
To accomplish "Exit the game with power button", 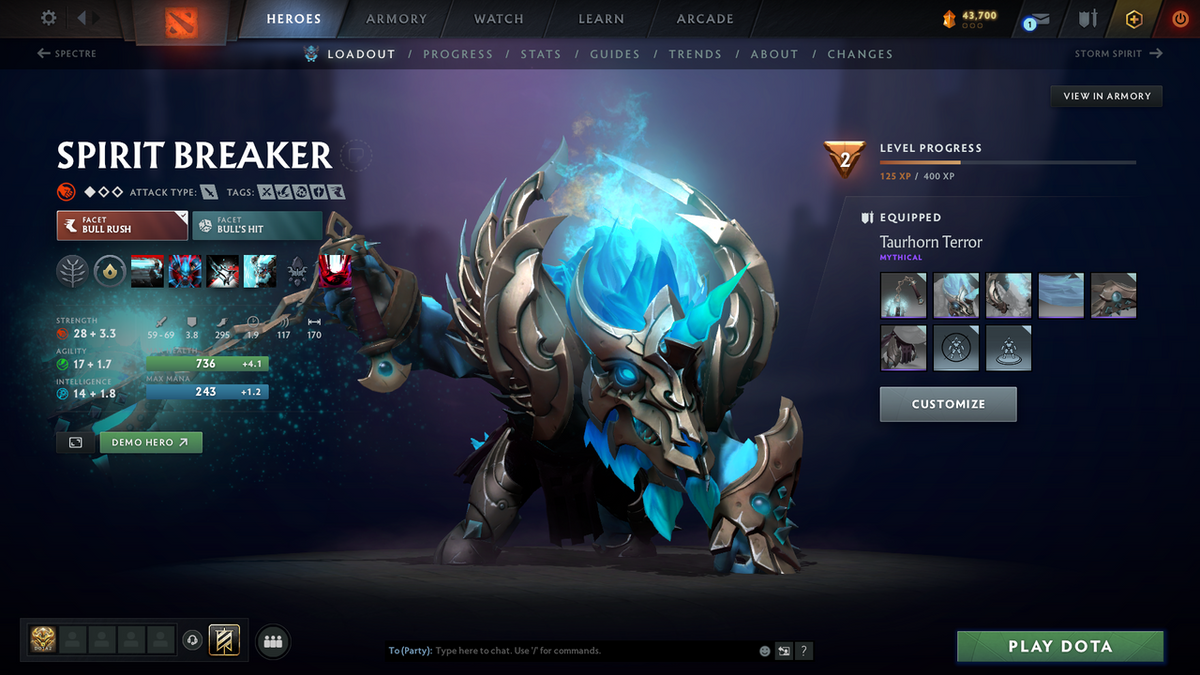I will click(1180, 19).
